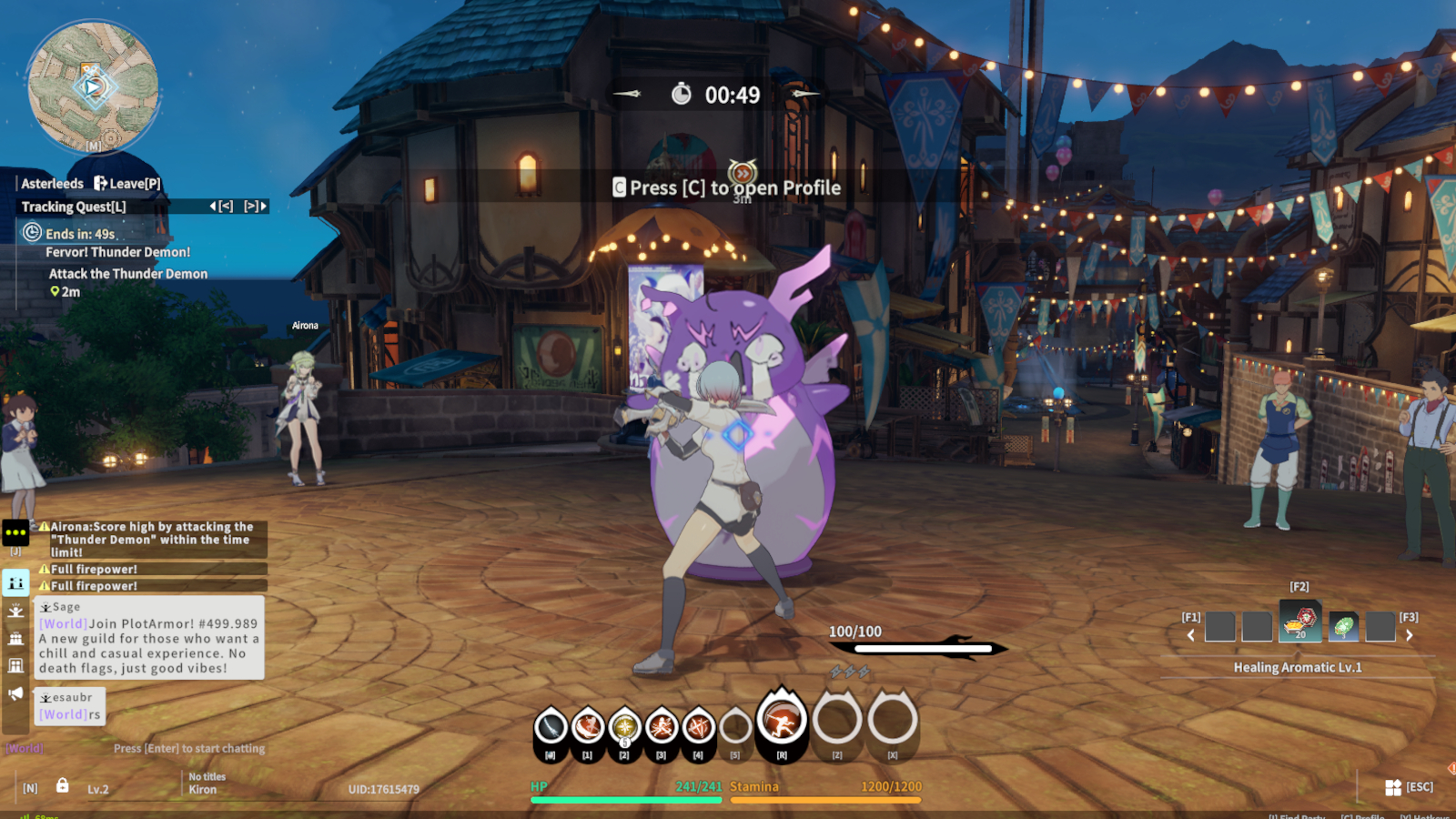Open the circular minimap
The height and width of the screenshot is (819, 1456).
(93, 87)
